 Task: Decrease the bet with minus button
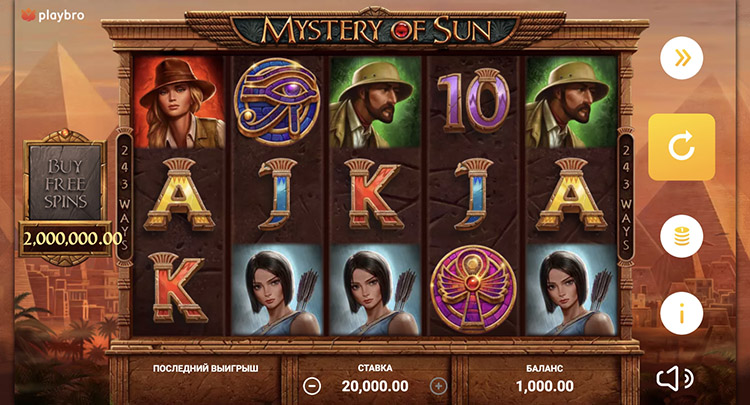(312, 385)
